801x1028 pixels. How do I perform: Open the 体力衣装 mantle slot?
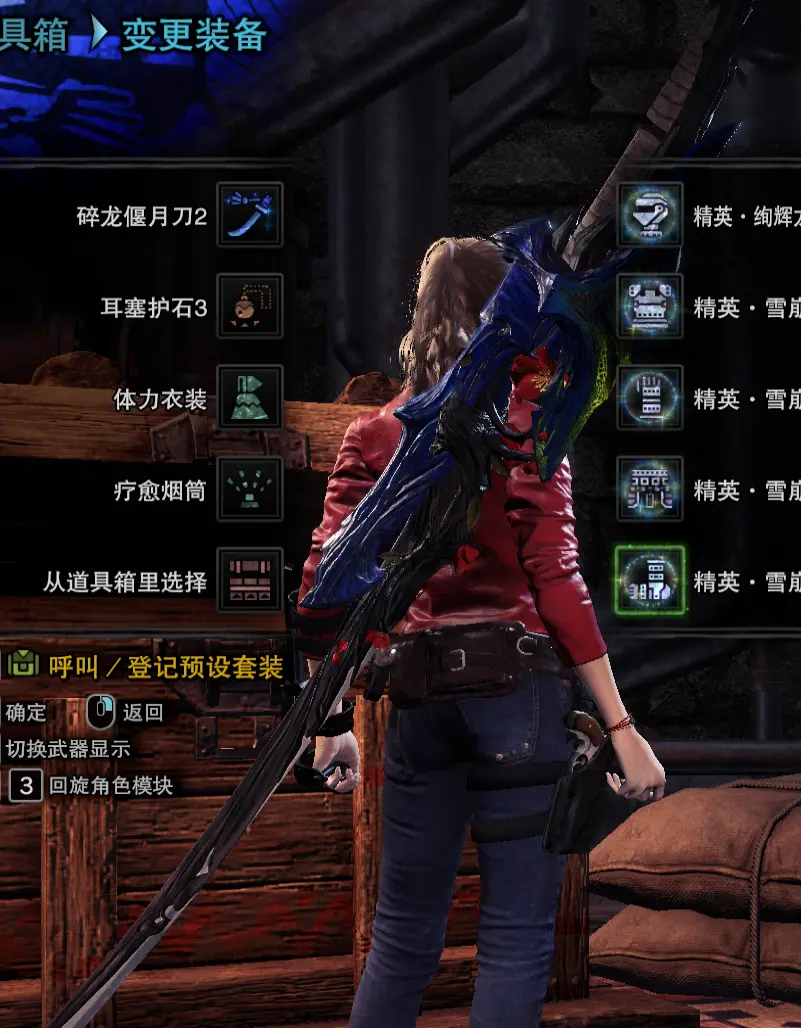pos(249,397)
